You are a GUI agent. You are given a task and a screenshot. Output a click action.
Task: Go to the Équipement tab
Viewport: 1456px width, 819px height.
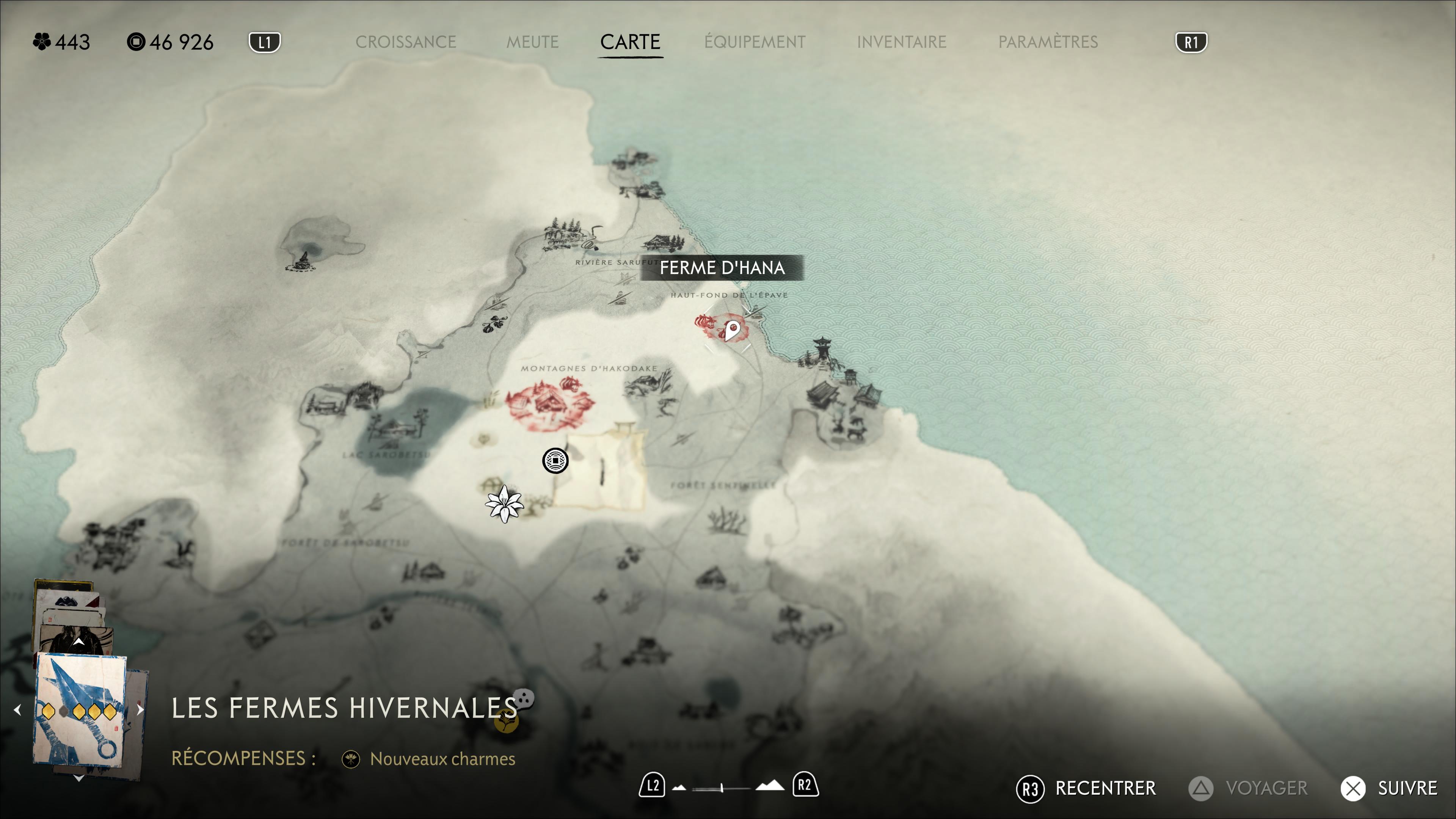(755, 42)
